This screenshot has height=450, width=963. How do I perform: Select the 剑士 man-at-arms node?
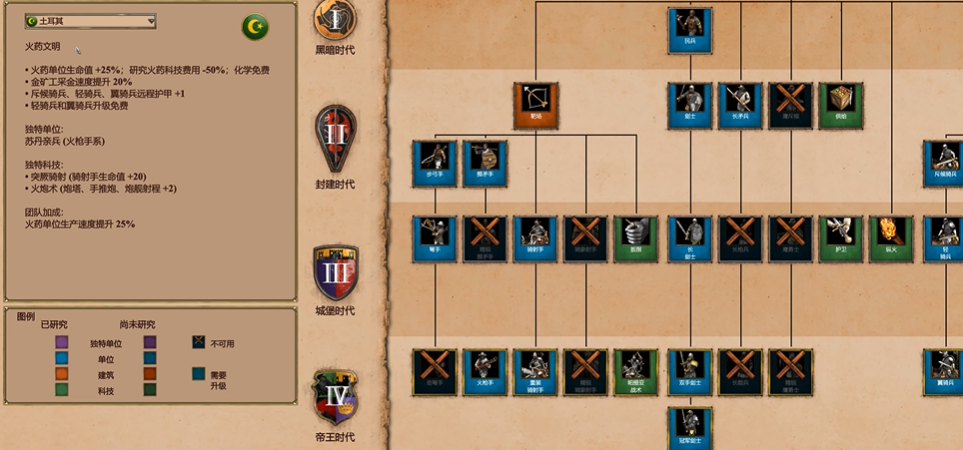click(x=690, y=105)
